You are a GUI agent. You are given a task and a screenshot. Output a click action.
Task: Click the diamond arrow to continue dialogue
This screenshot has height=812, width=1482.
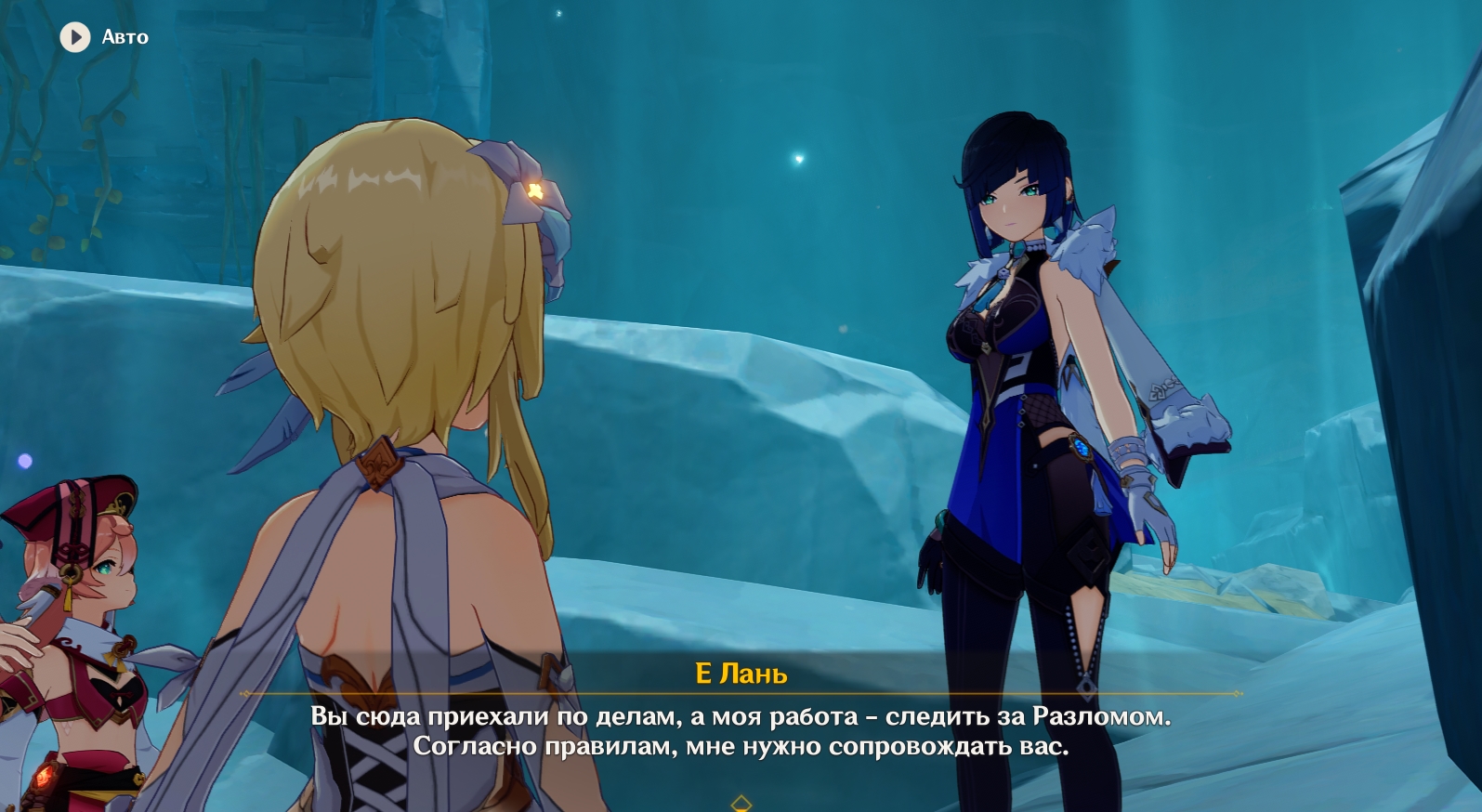(741, 803)
